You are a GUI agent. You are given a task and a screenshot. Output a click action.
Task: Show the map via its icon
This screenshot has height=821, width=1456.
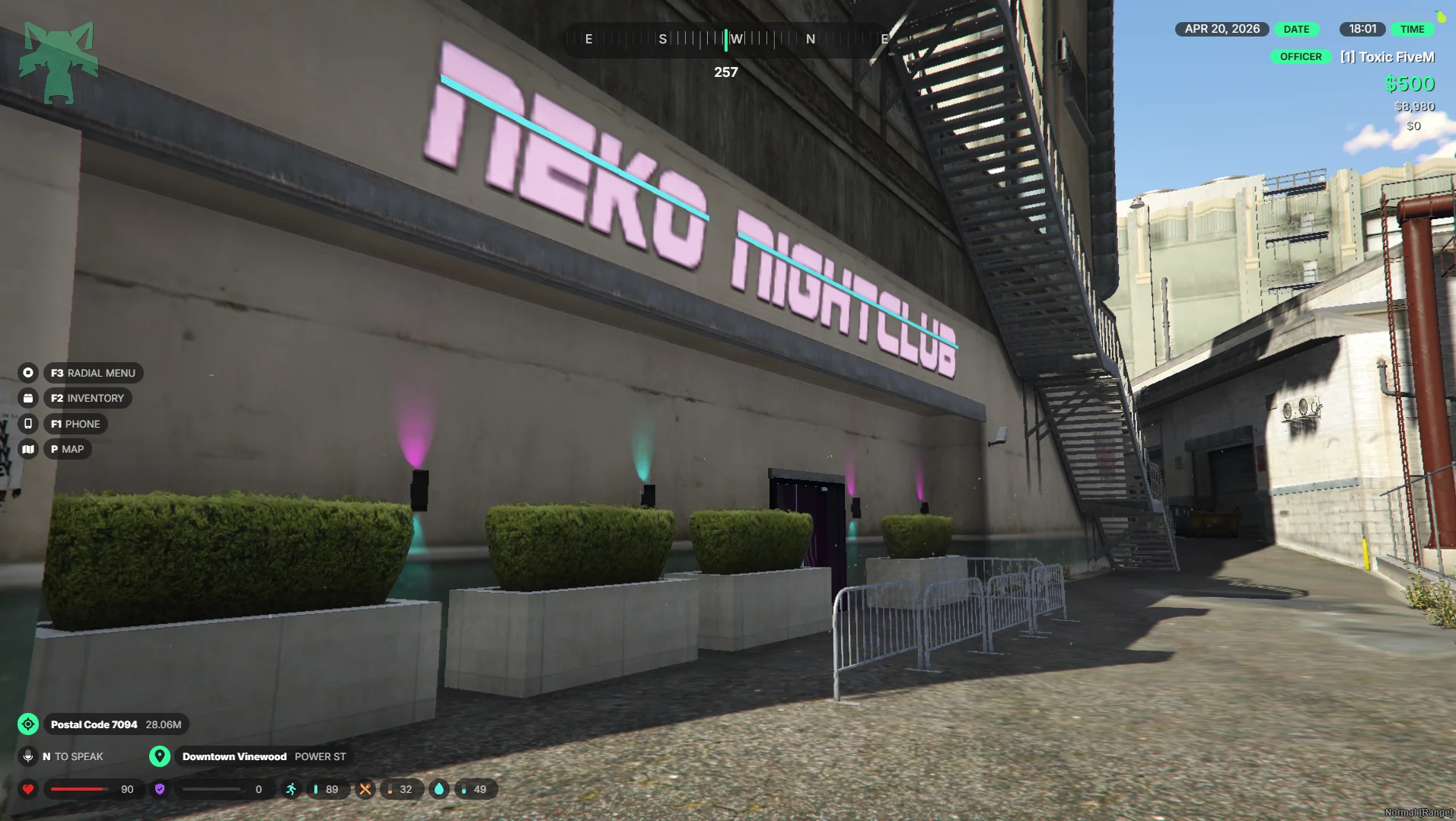click(28, 449)
